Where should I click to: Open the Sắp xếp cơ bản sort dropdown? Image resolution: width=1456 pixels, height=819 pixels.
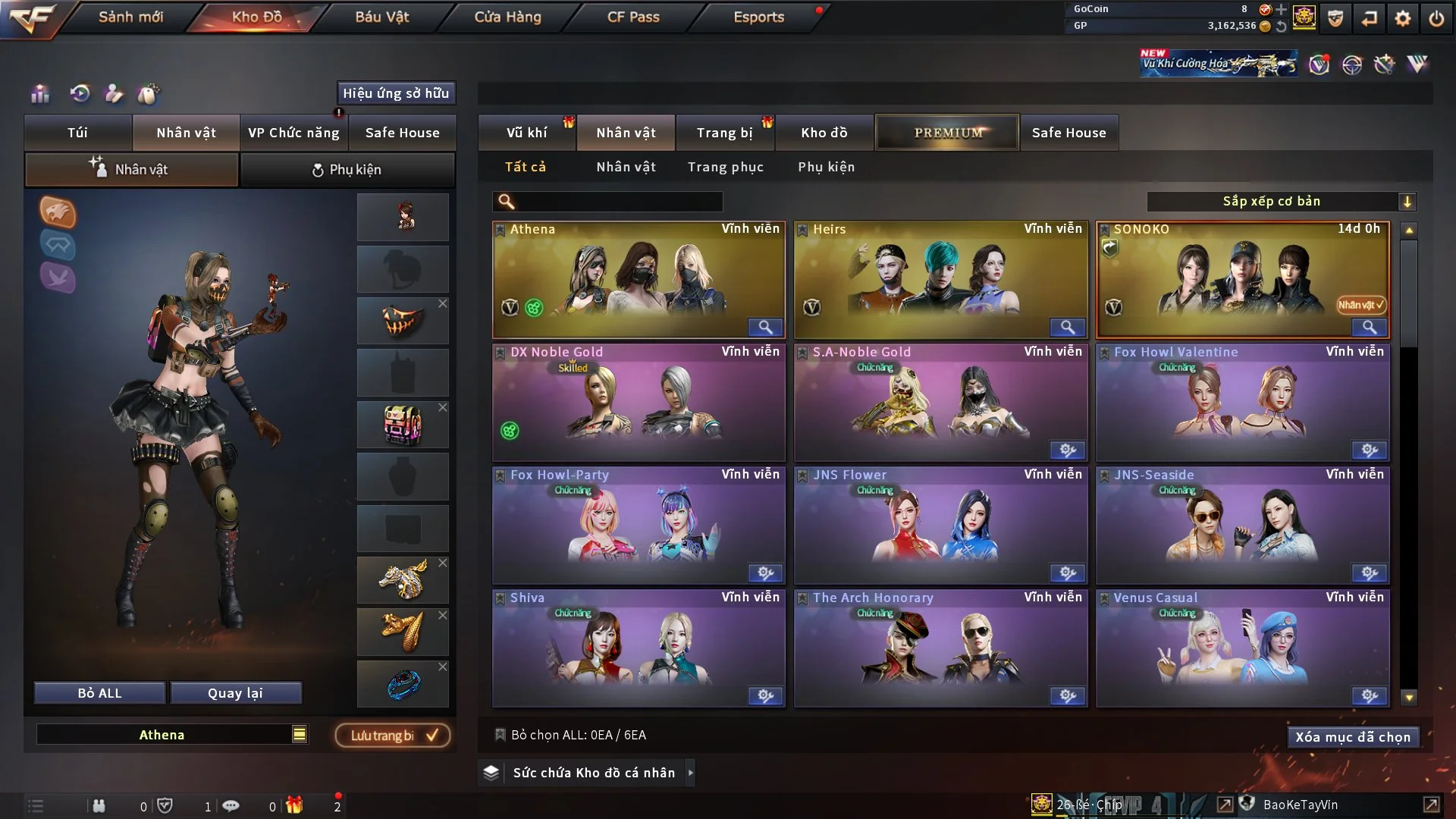click(1281, 202)
